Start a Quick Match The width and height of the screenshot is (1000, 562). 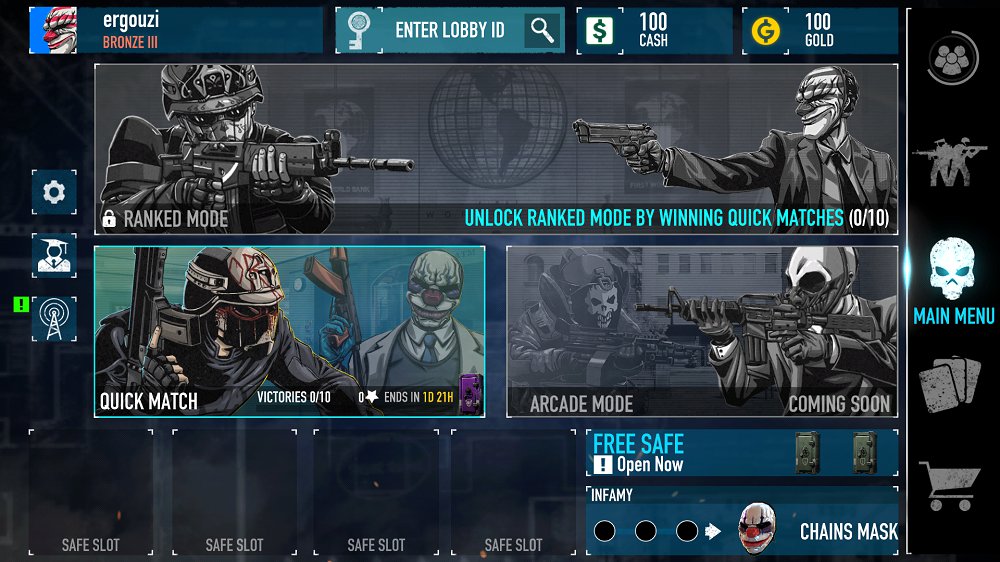(289, 331)
